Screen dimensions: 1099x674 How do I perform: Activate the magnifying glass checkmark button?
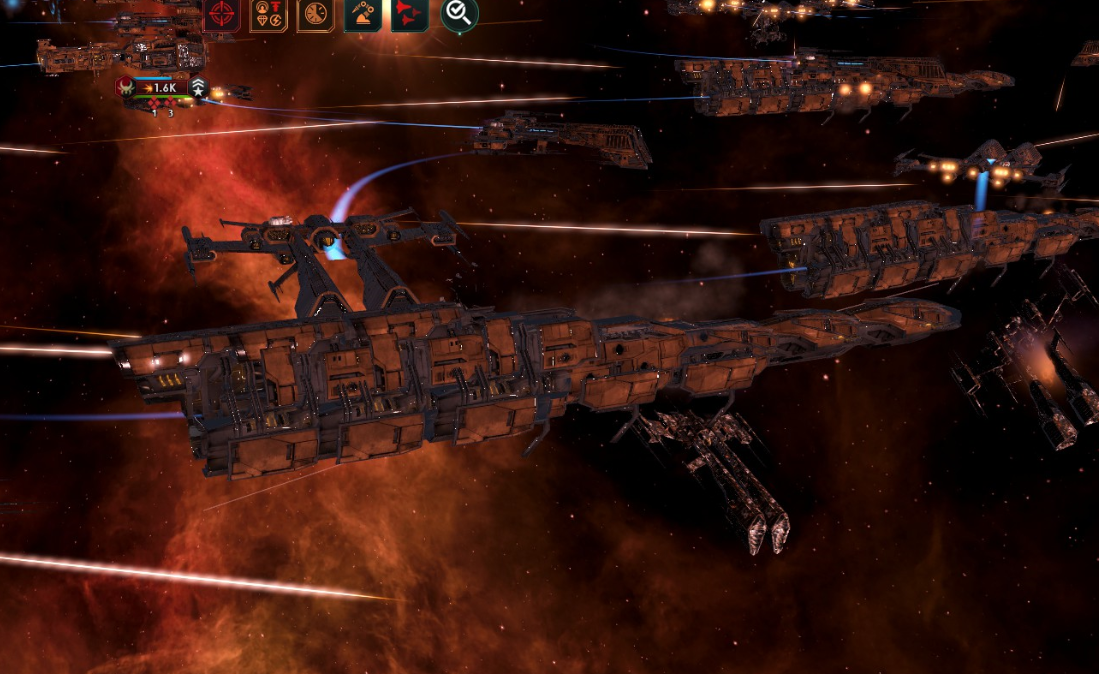(459, 13)
